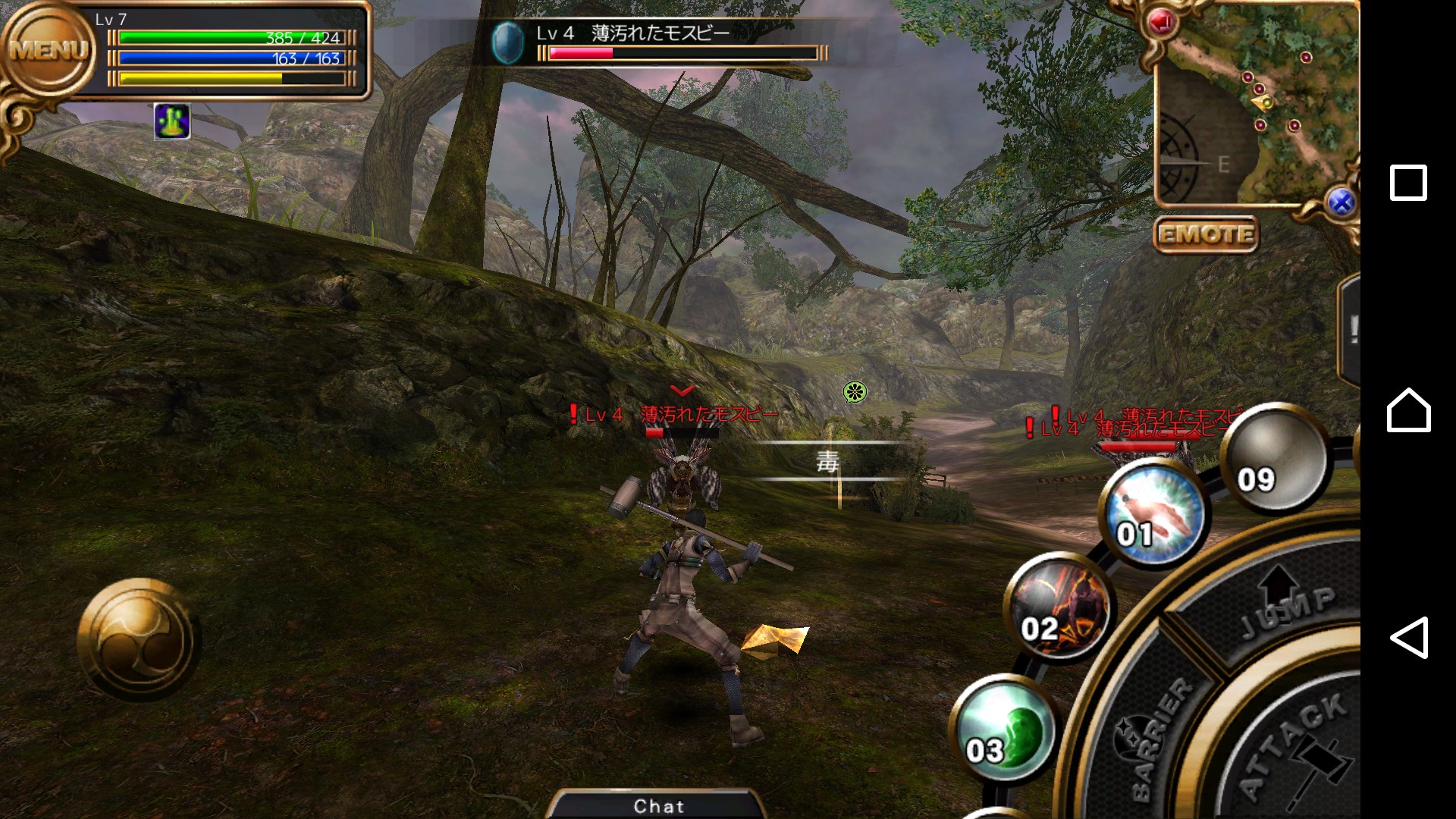The image size is (1456, 819).
Task: Expand the exclamation mark side tab
Action: [1351, 330]
